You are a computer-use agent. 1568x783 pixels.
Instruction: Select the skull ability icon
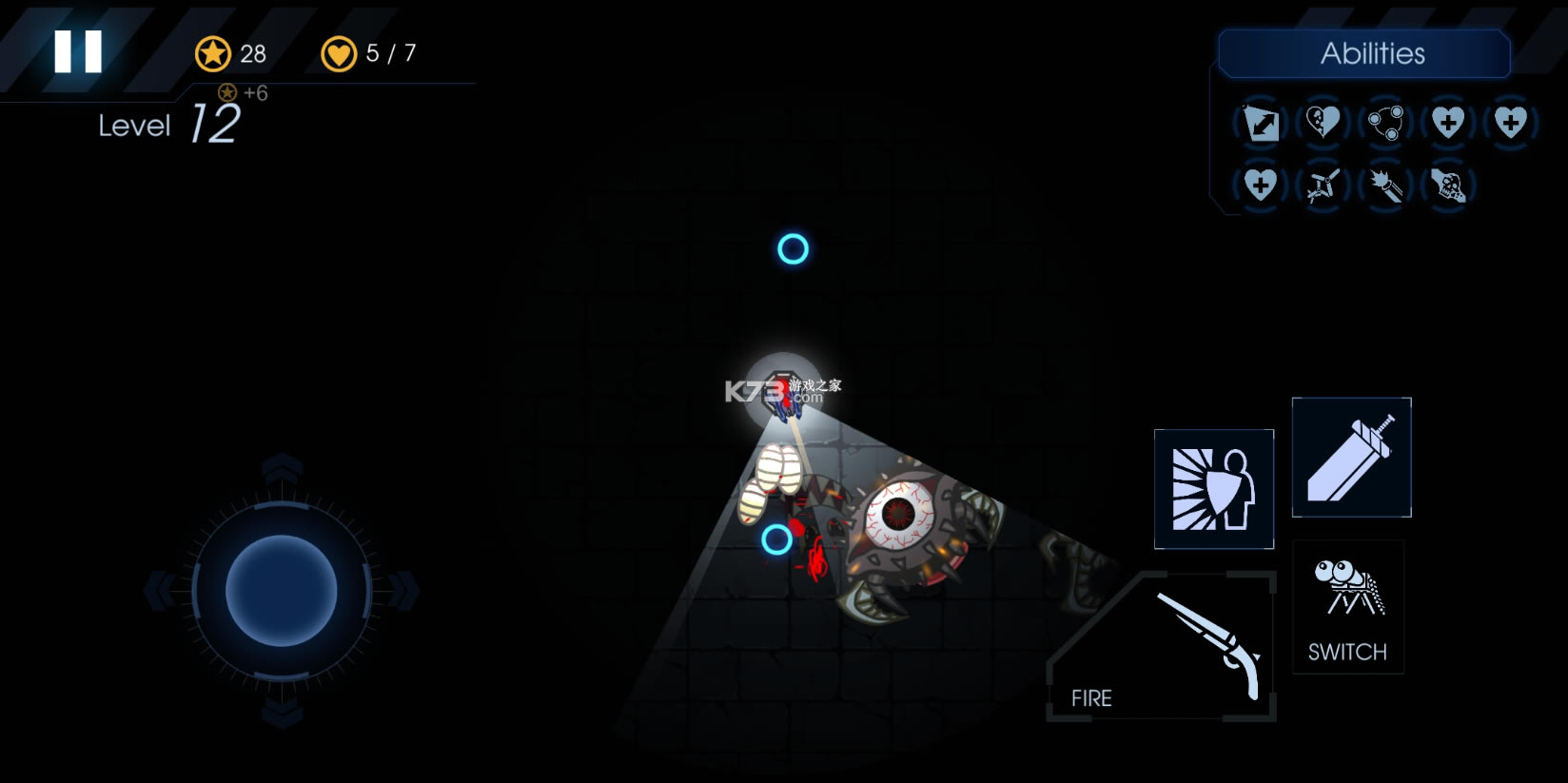tap(1448, 186)
